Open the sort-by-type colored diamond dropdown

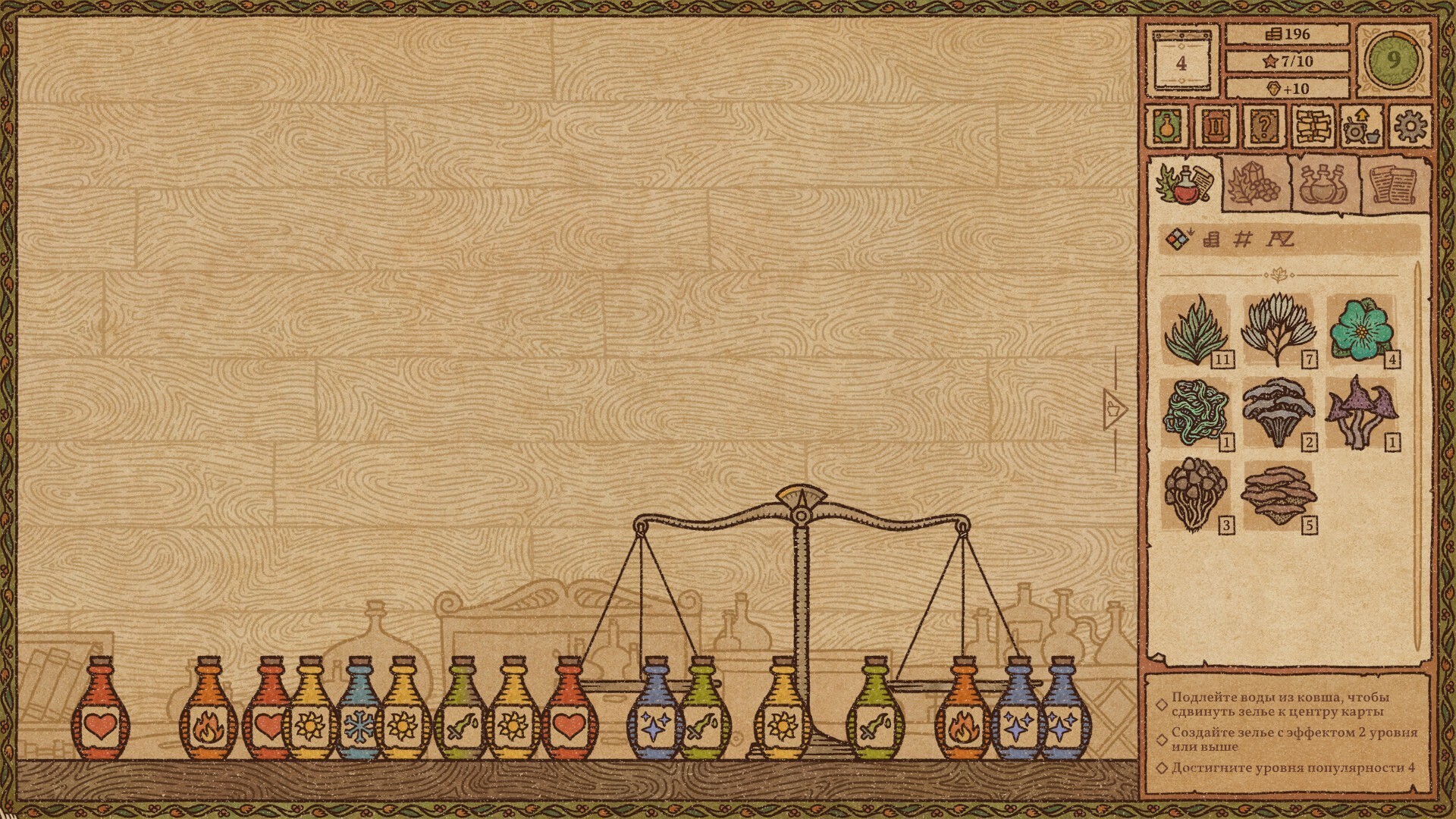[1178, 240]
